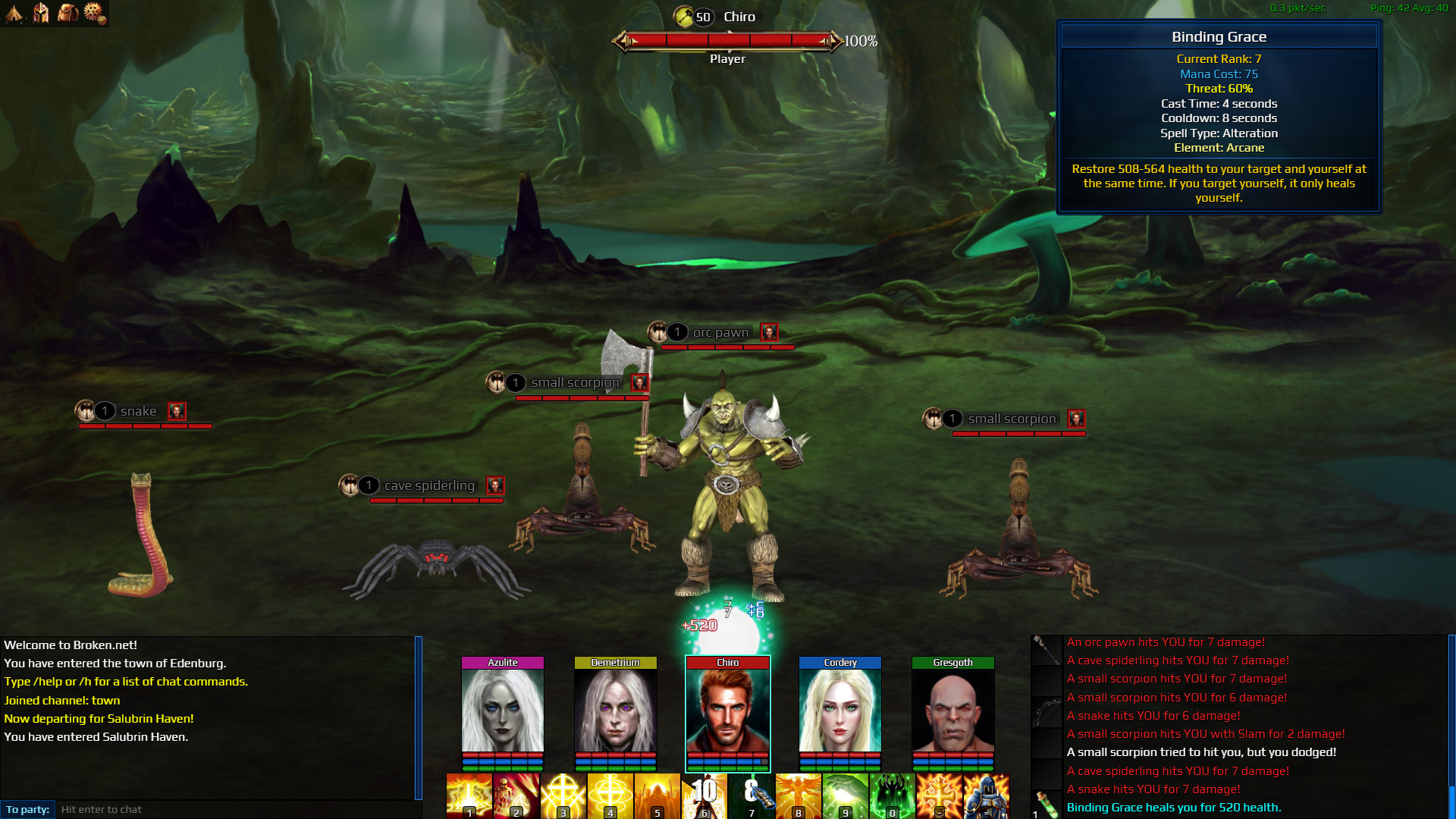Activate the dark aura ability in slot 0
Screen dimensions: 1456x819
pyautogui.click(x=892, y=795)
